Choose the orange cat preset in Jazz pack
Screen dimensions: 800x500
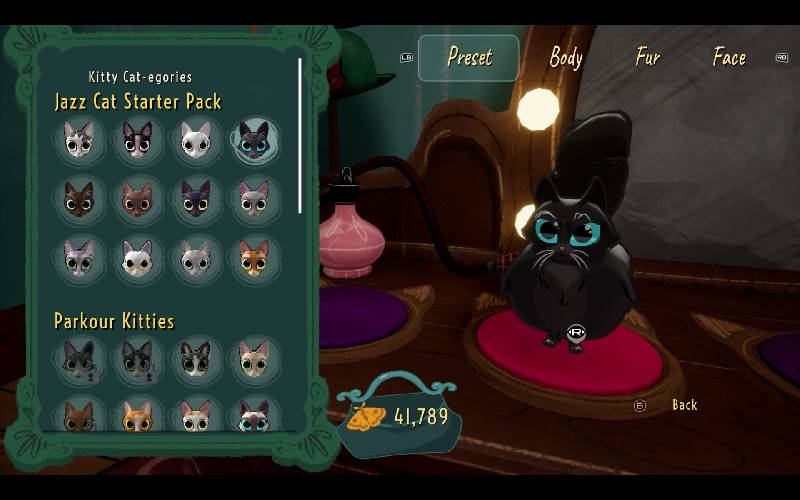[254, 258]
